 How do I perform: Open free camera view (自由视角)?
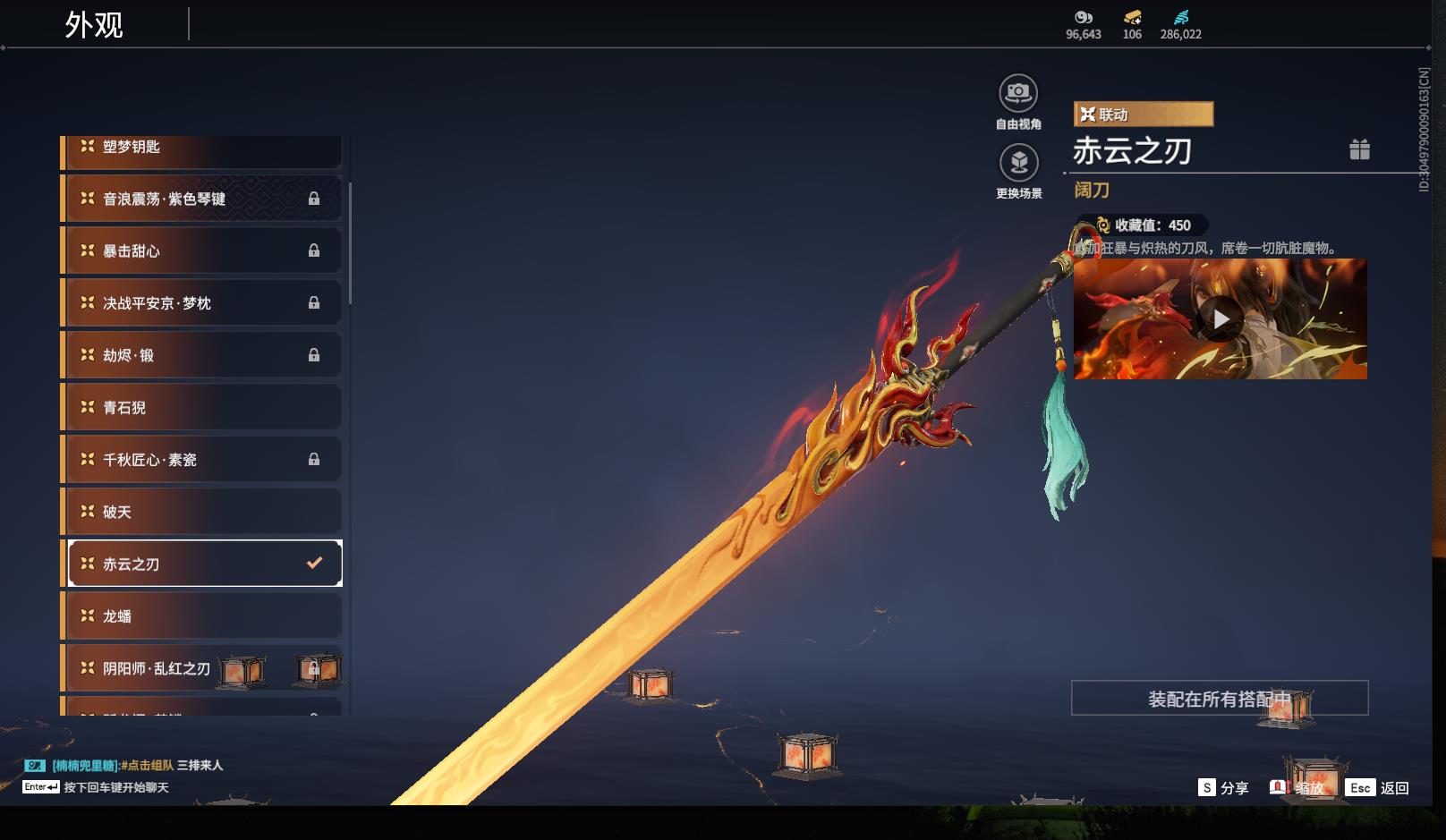pos(1018,93)
